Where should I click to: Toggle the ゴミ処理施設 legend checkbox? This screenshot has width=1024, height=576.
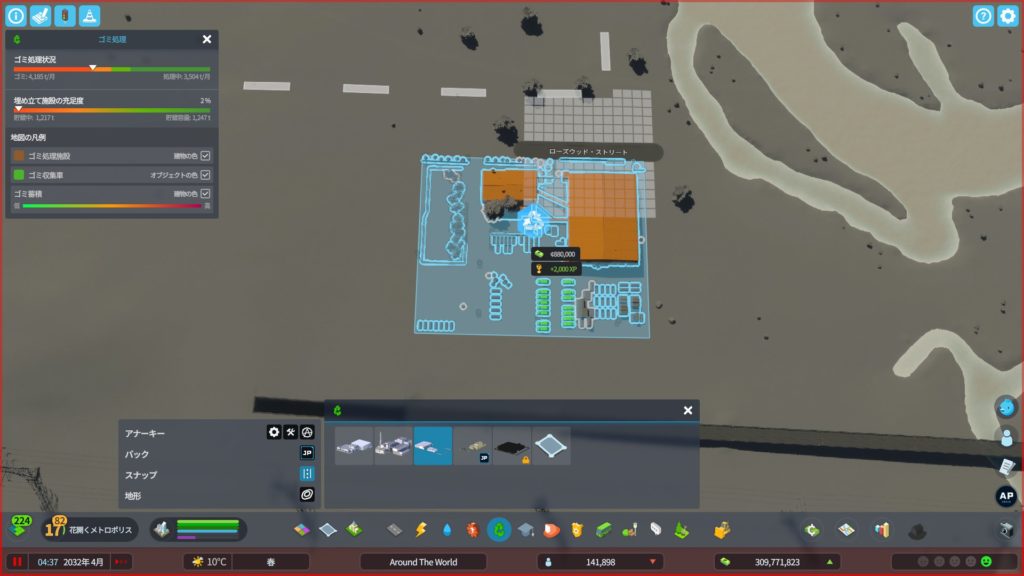(205, 156)
